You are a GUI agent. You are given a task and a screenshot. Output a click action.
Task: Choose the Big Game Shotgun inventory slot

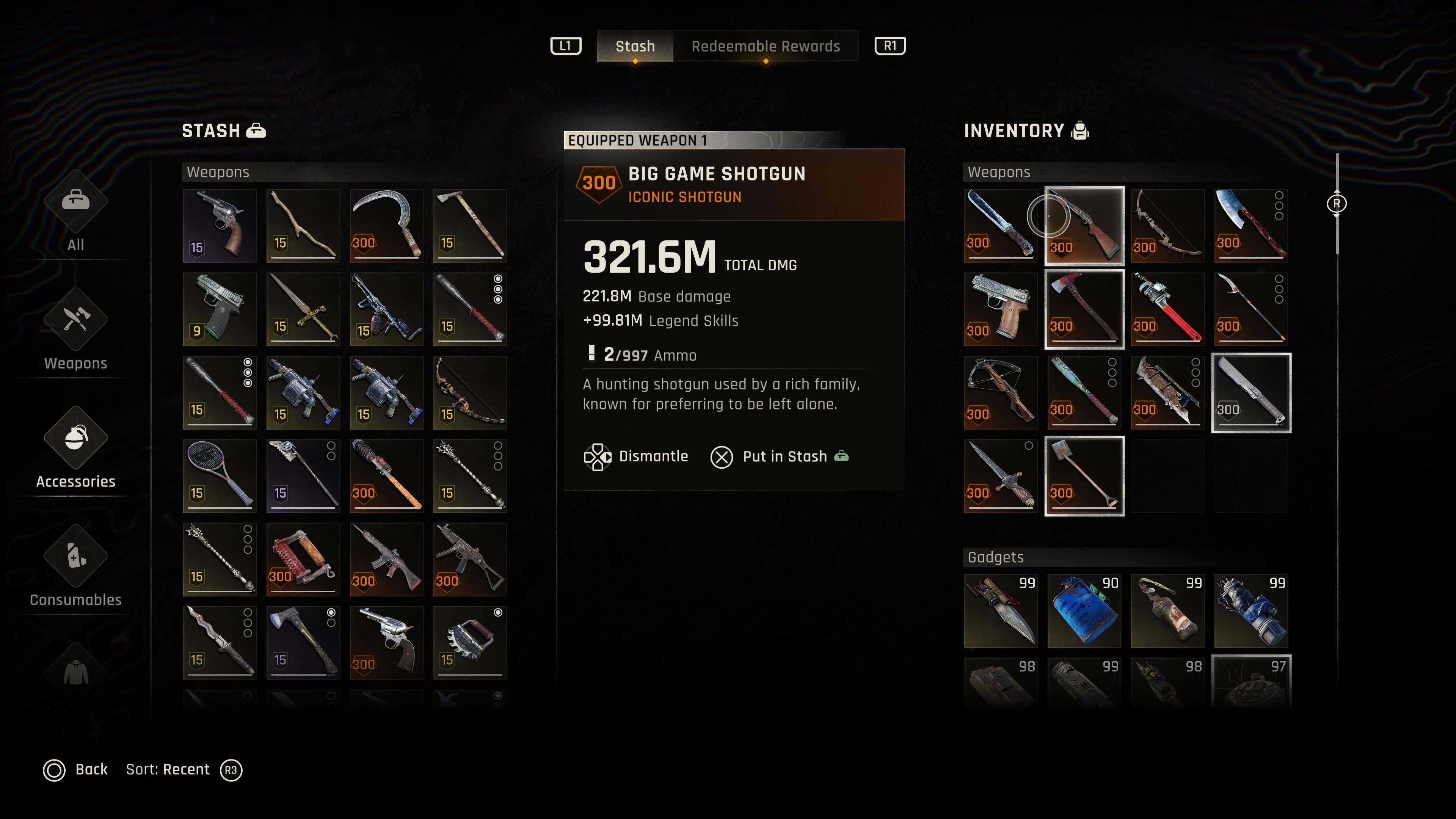[x=1084, y=226]
